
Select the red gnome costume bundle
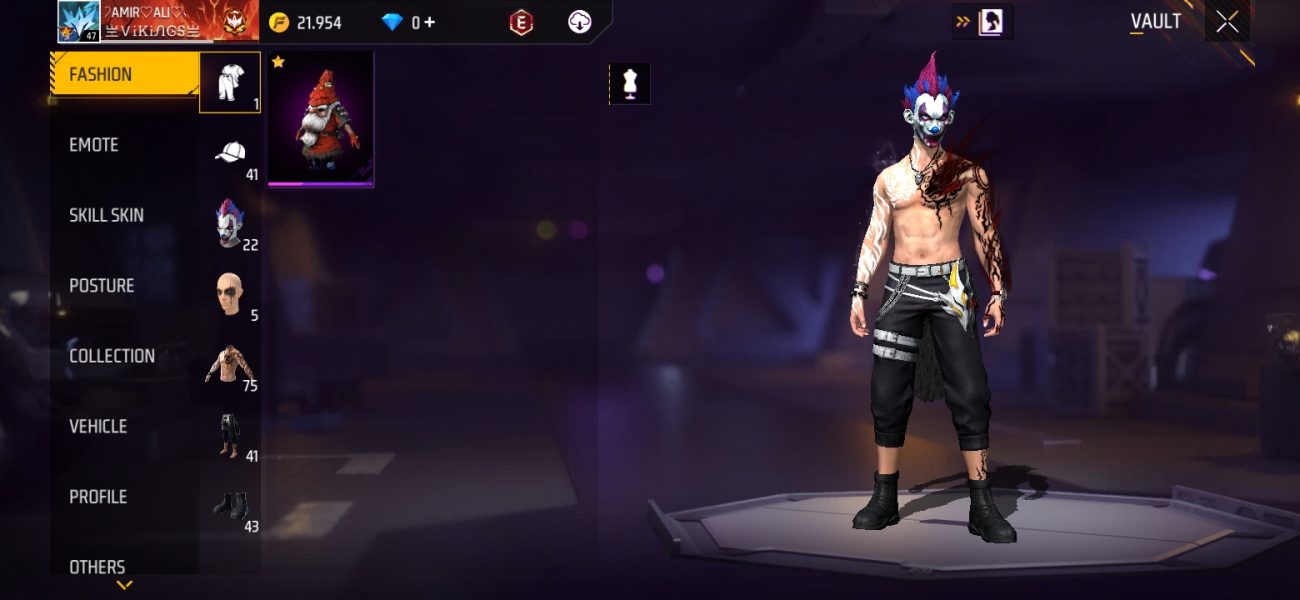pyautogui.click(x=320, y=120)
